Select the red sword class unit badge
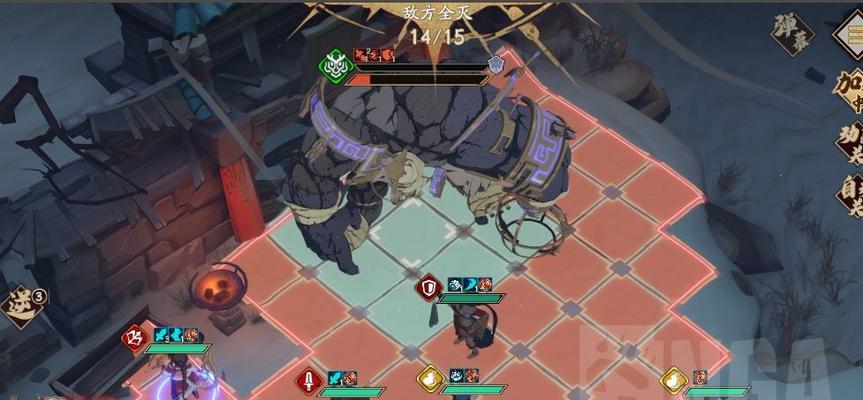Viewport: 863px width, 400px height. [309, 381]
